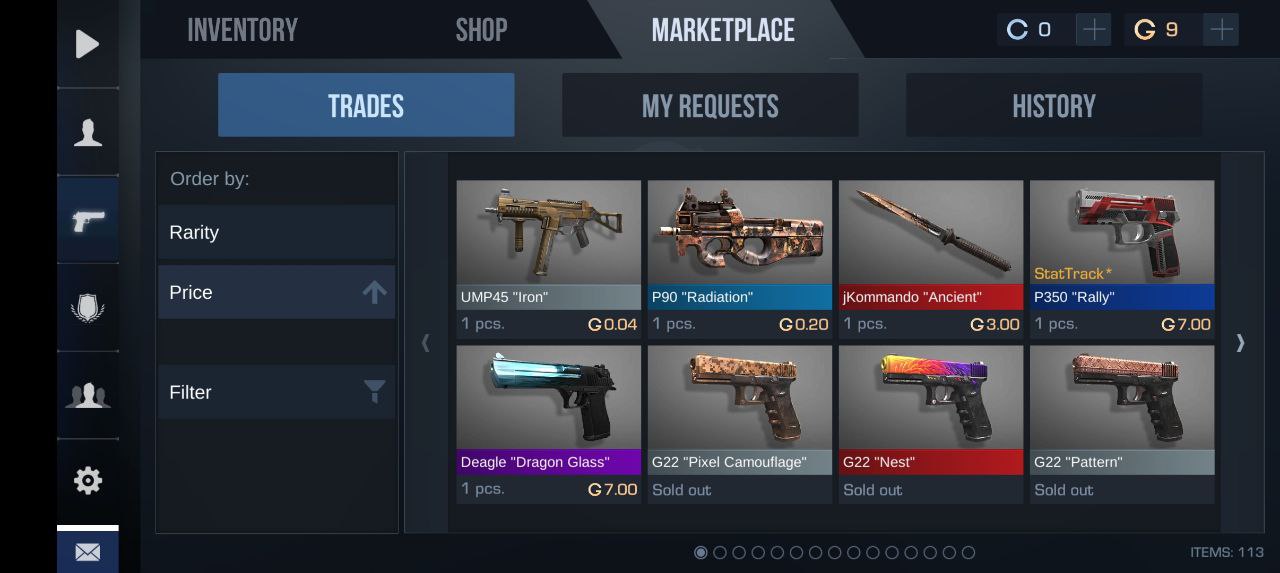
Task: Open My Requests section
Action: point(710,105)
